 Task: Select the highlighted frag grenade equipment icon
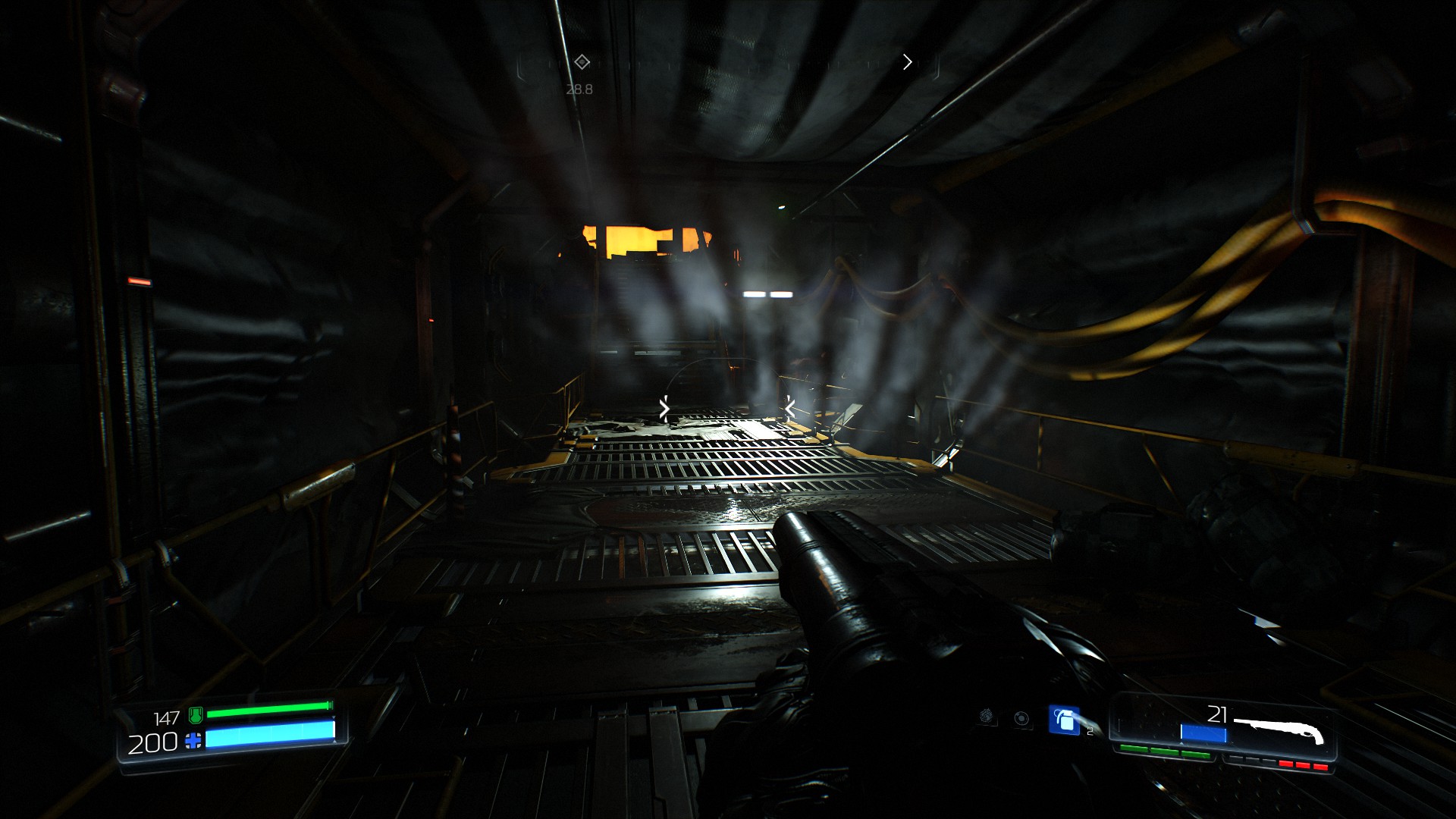click(1064, 720)
